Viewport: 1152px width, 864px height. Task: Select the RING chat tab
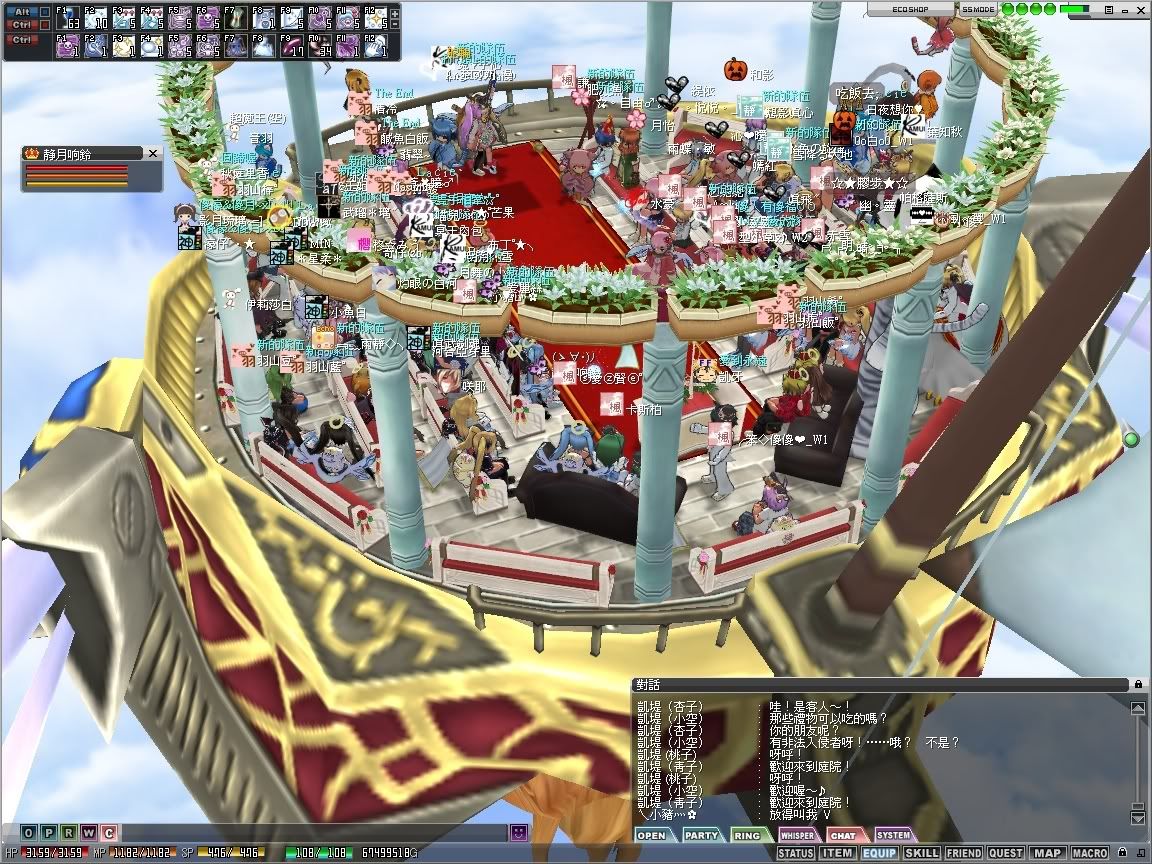tap(748, 835)
